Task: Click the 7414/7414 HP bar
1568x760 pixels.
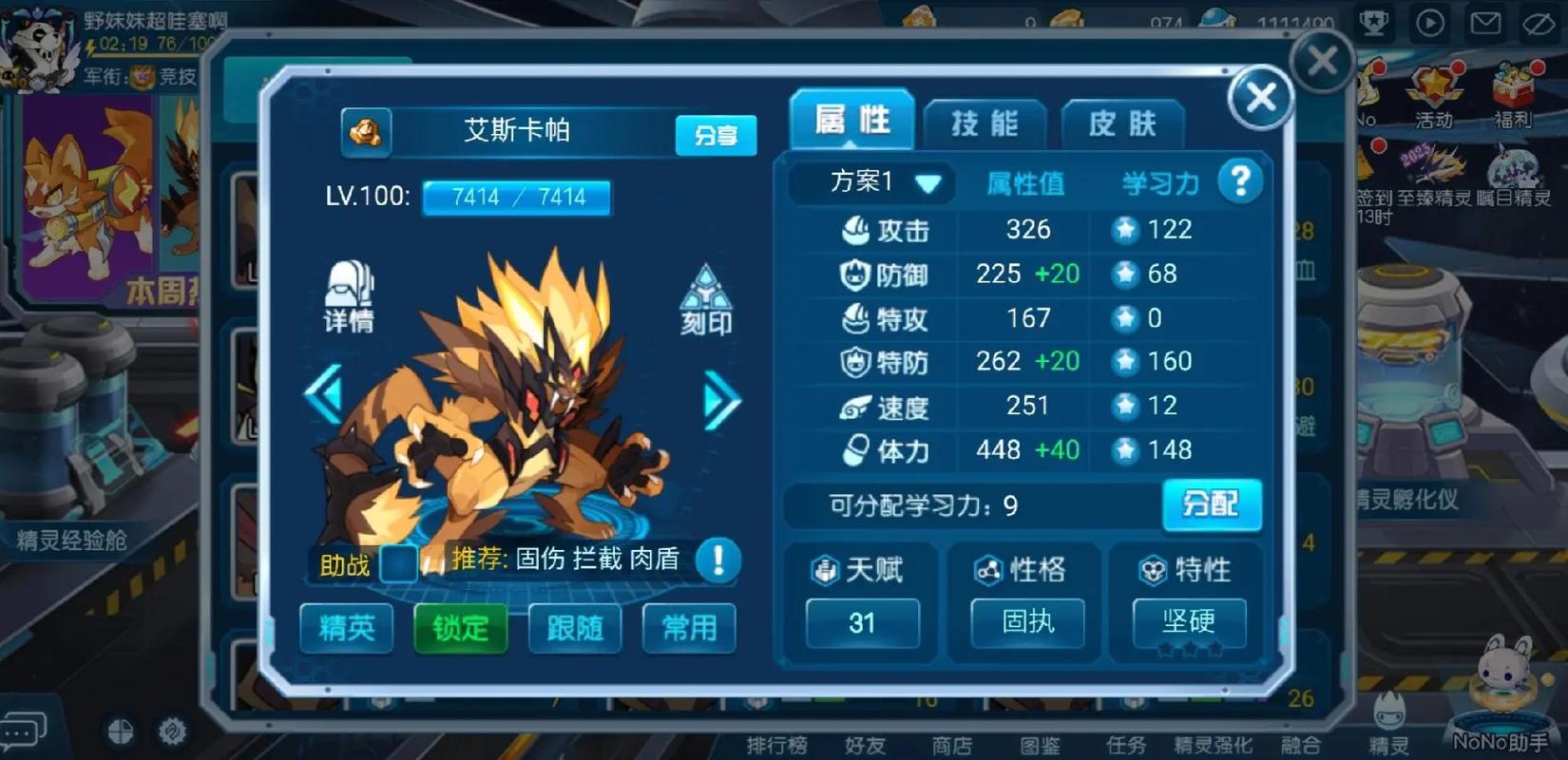Action: click(x=516, y=197)
